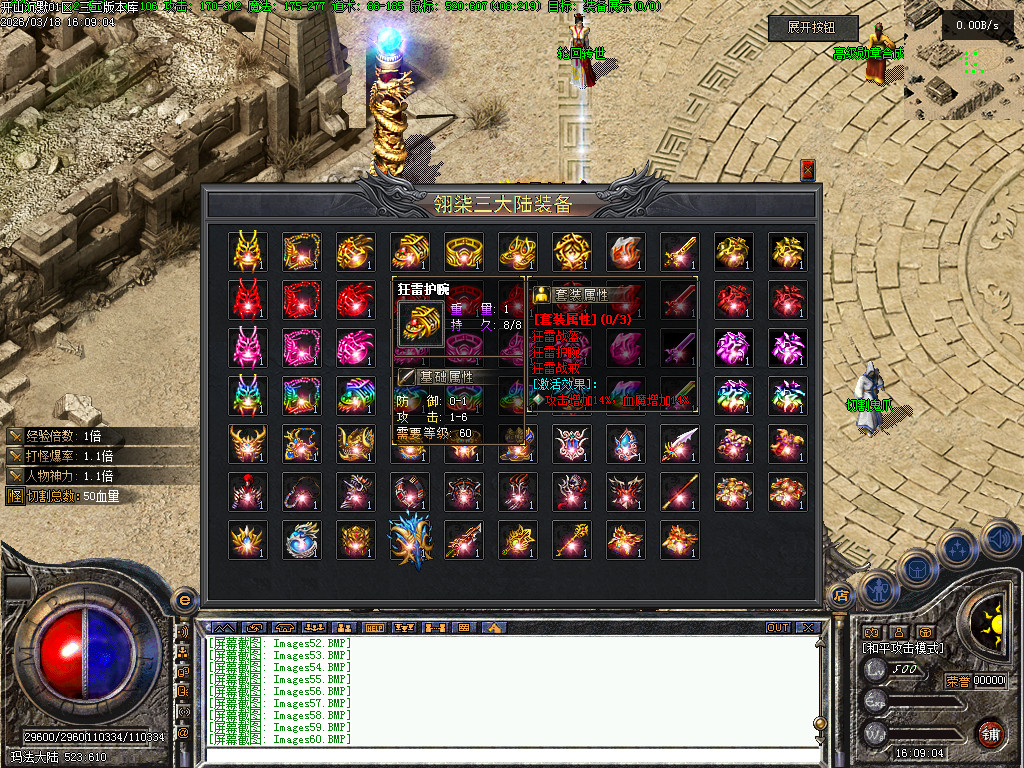
Task: Close the chat window with its X
Action: click(807, 628)
